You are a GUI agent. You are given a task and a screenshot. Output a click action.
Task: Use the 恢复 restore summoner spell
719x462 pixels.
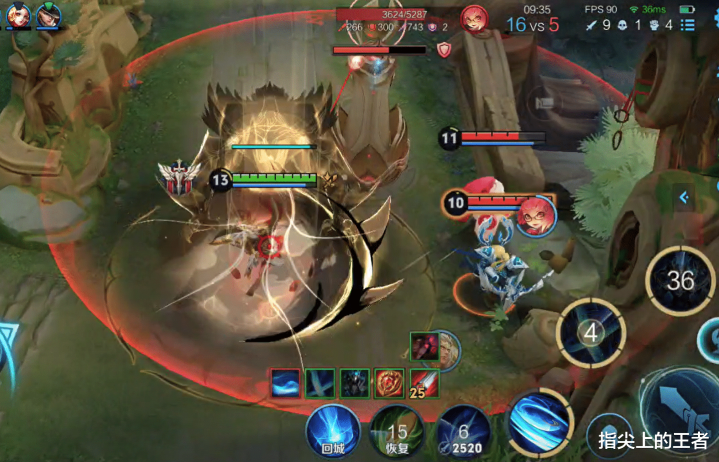[x=397, y=430]
